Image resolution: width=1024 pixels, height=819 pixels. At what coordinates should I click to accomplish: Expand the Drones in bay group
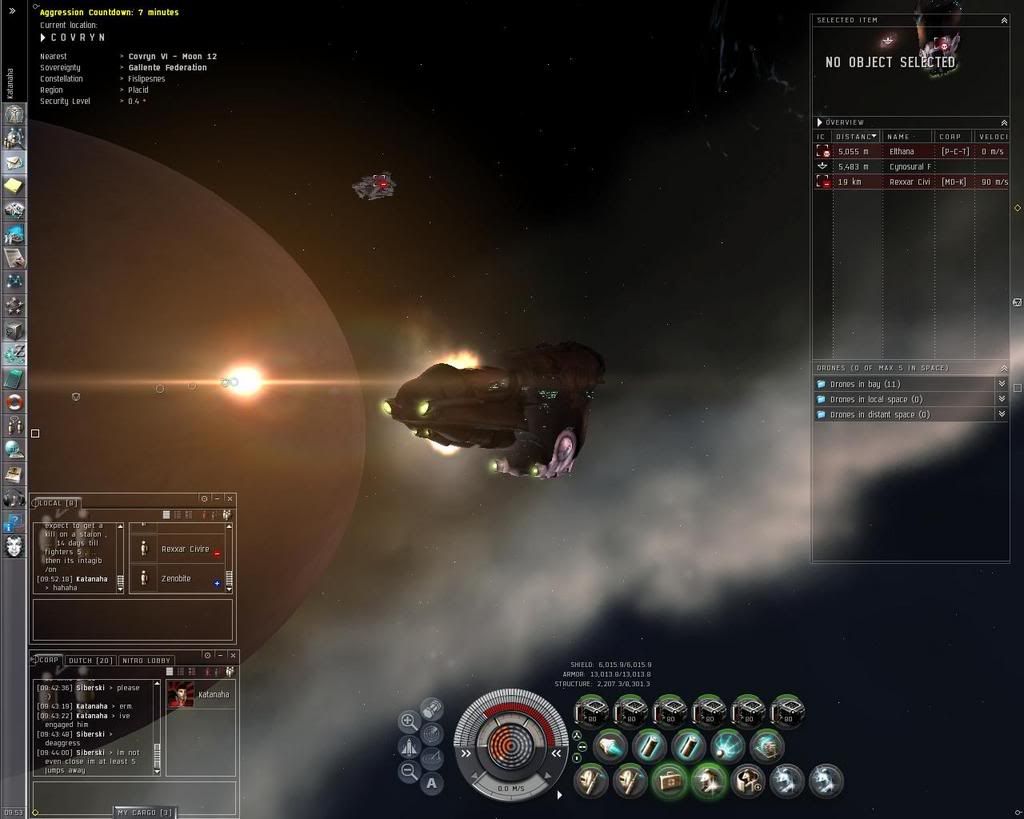point(1001,384)
